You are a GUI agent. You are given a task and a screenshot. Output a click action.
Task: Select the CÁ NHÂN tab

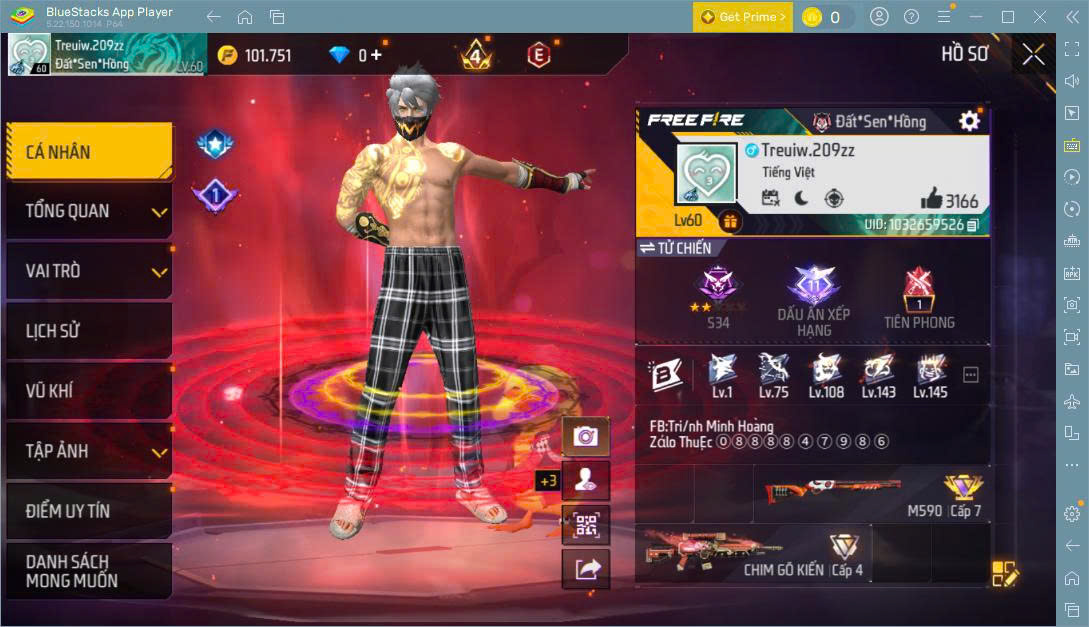tap(88, 152)
